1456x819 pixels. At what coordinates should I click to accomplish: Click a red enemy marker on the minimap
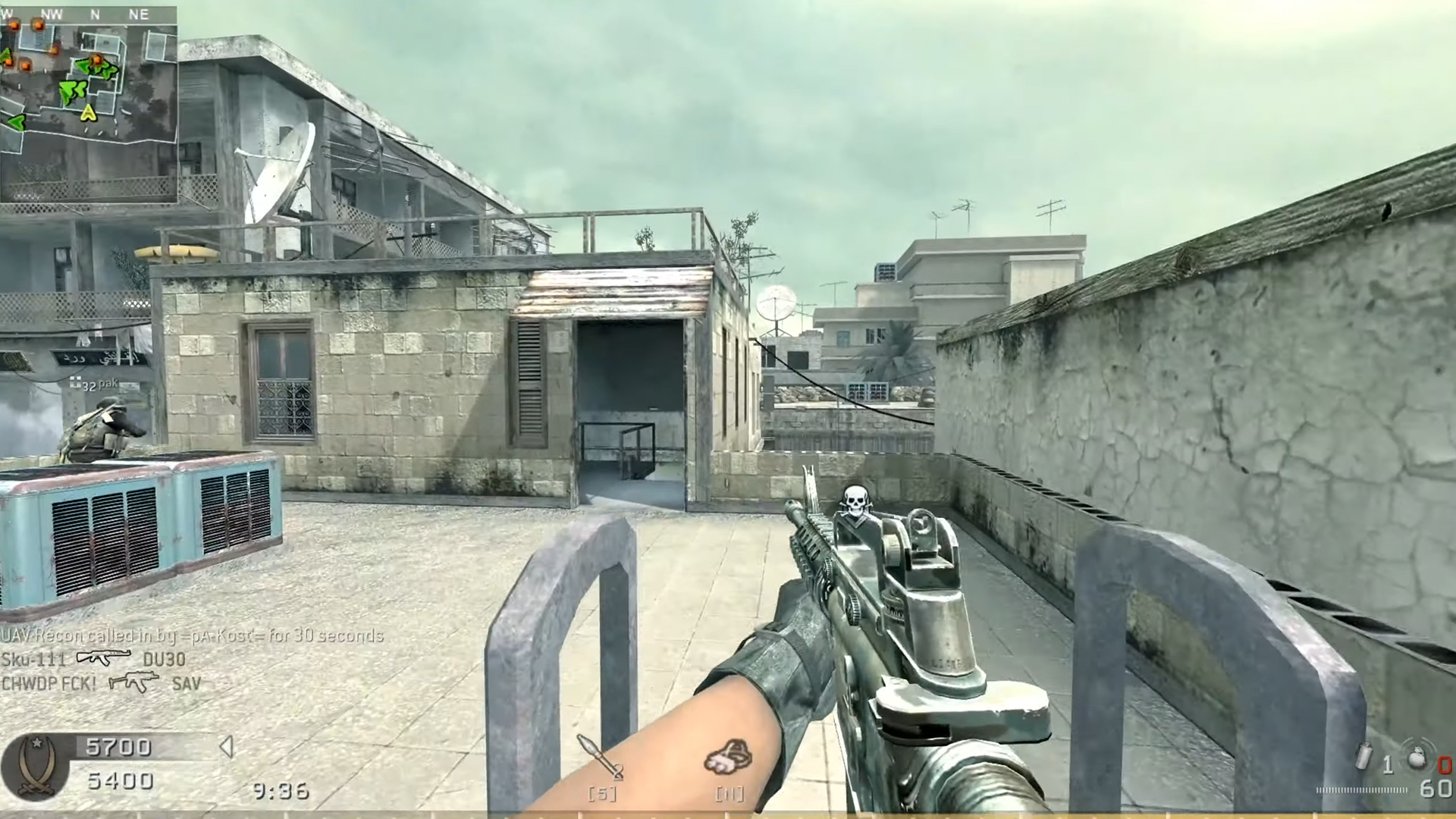tap(37, 24)
